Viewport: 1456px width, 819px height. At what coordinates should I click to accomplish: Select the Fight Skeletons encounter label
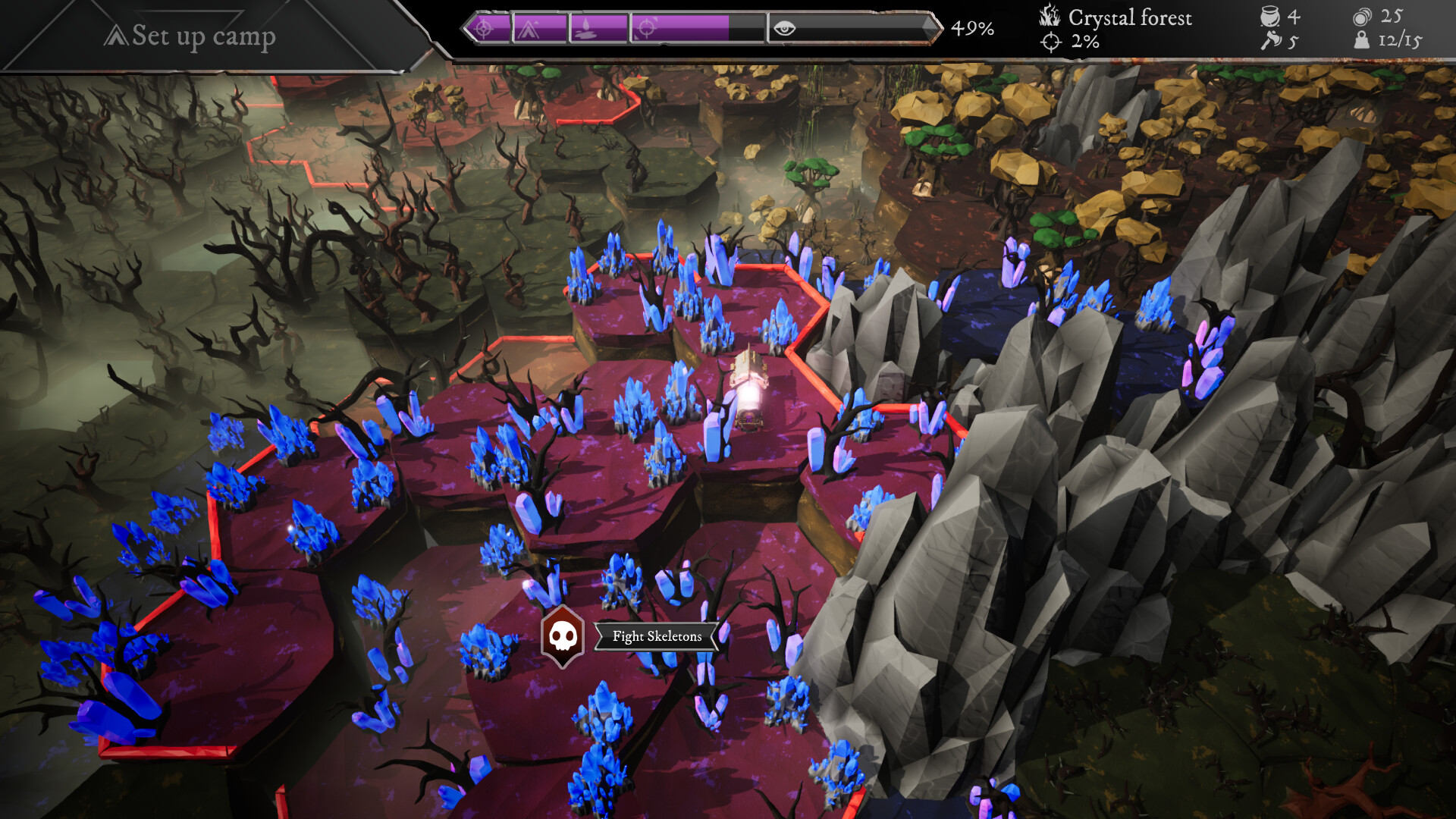(x=657, y=636)
